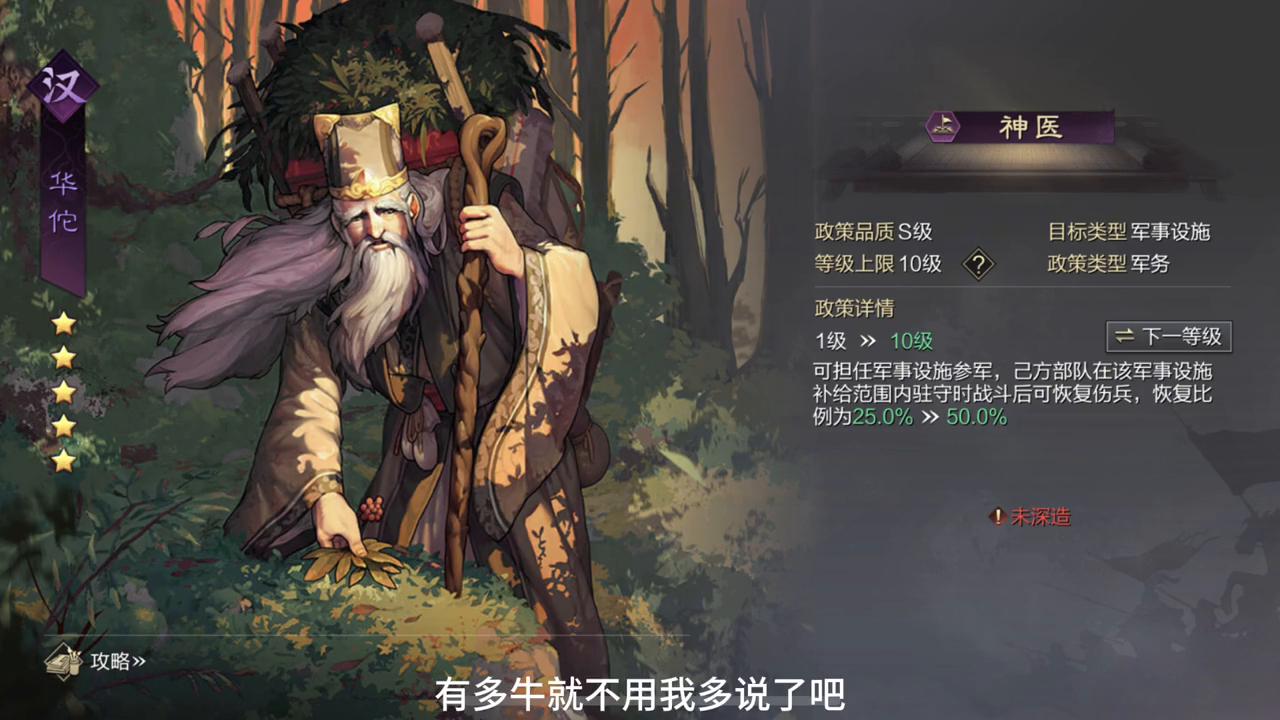Click the diamond-shaped question mark help icon
1280x720 pixels.
point(979,264)
